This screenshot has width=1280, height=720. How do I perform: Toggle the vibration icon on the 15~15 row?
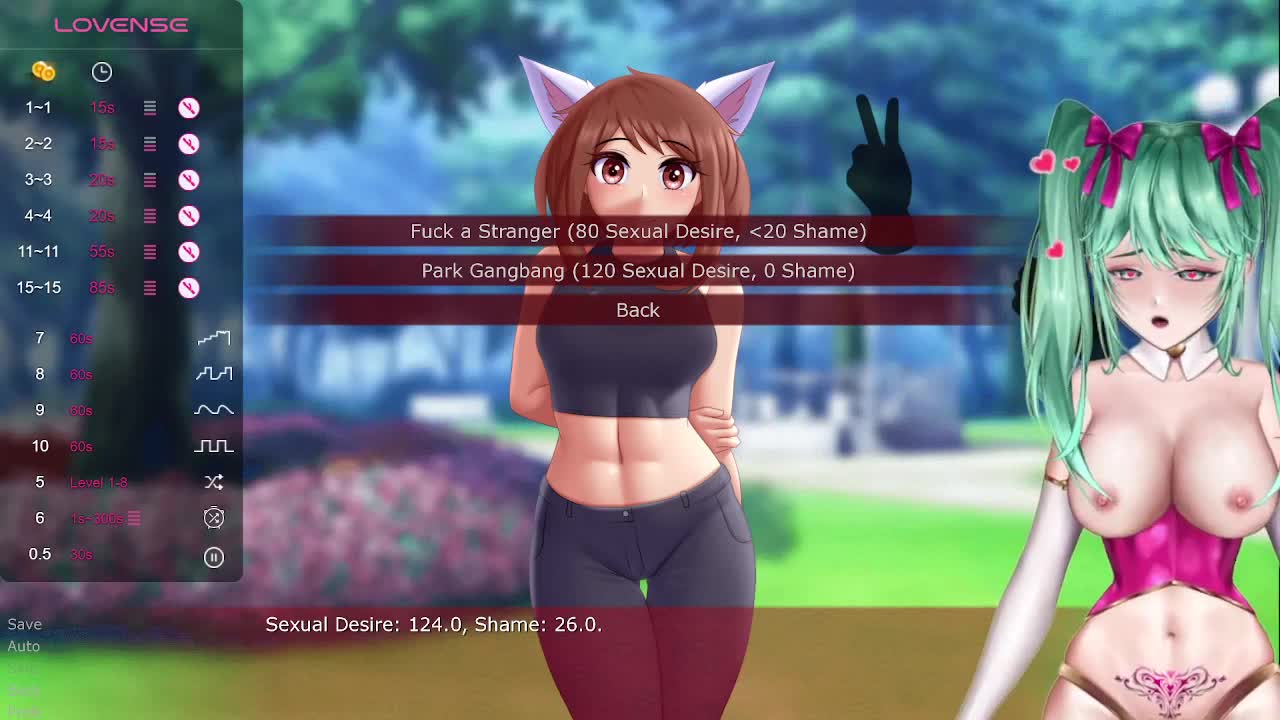189,288
